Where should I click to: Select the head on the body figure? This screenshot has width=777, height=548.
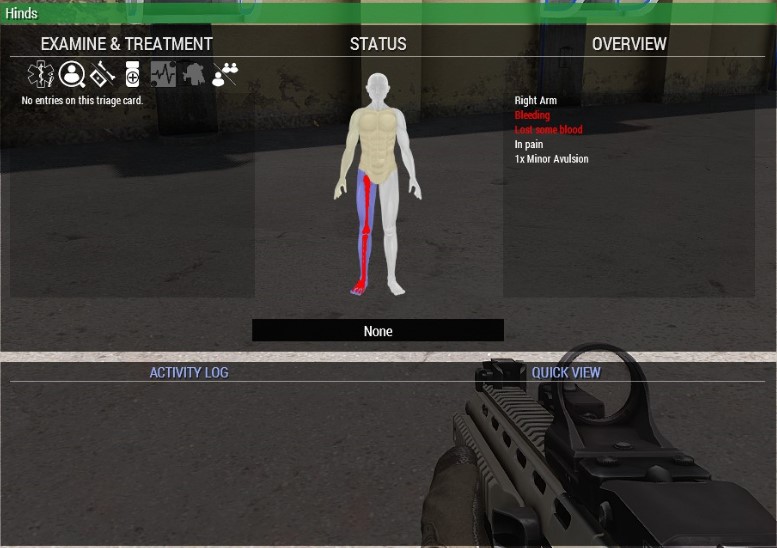(377, 88)
